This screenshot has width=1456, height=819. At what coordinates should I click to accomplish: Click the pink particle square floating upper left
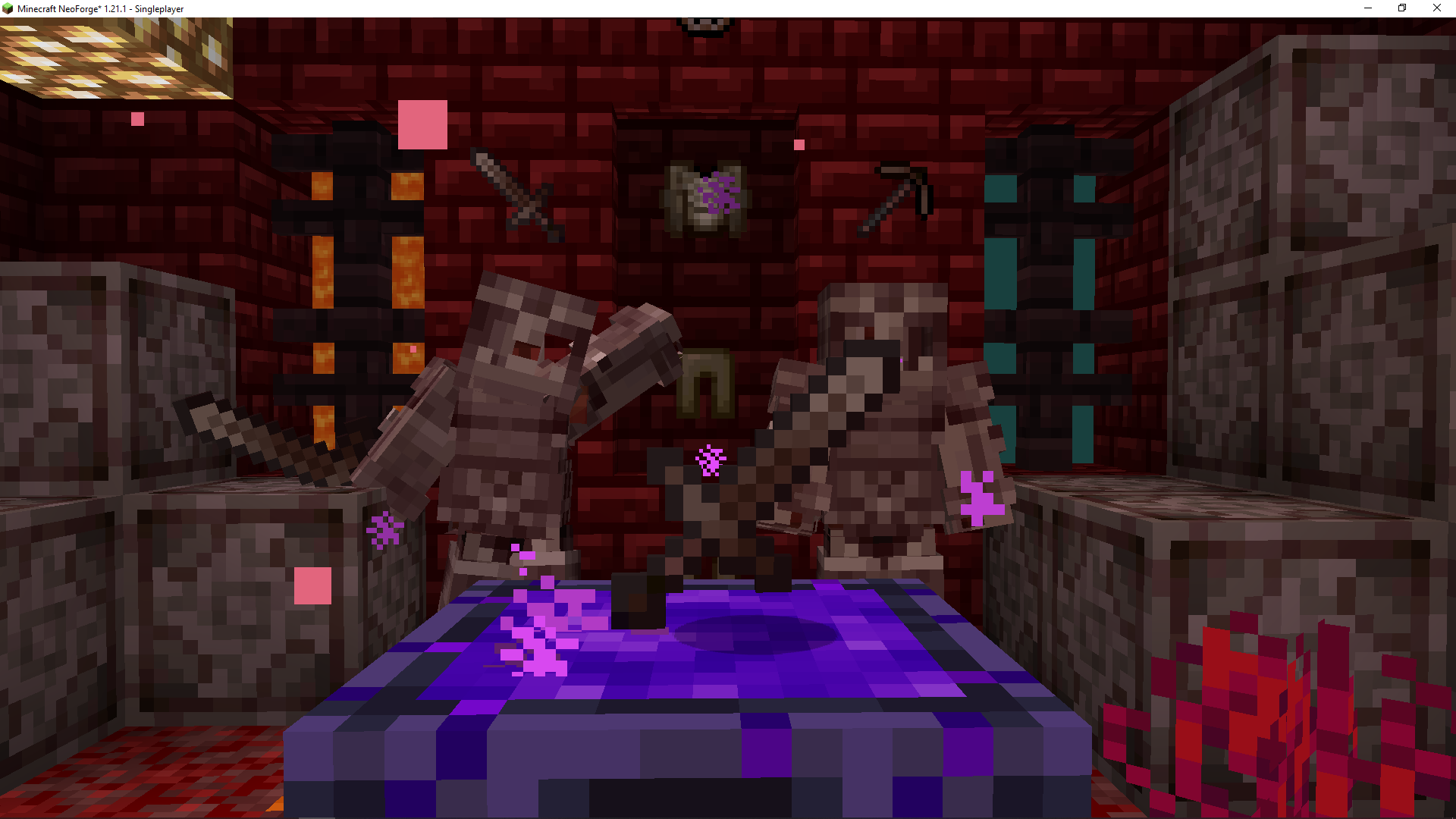click(x=422, y=126)
